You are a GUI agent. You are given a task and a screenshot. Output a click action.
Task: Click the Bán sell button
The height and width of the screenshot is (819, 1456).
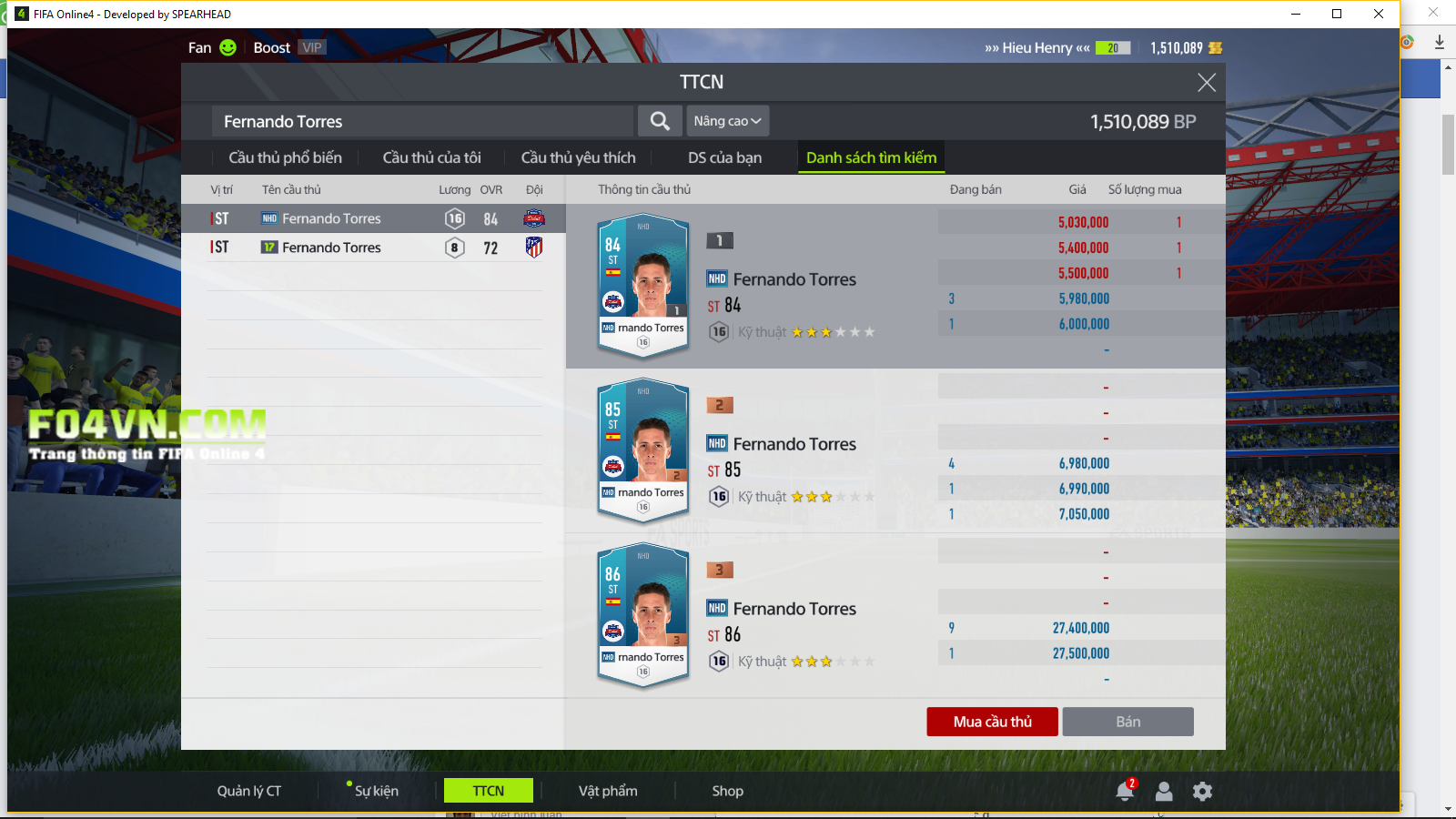tap(1127, 722)
